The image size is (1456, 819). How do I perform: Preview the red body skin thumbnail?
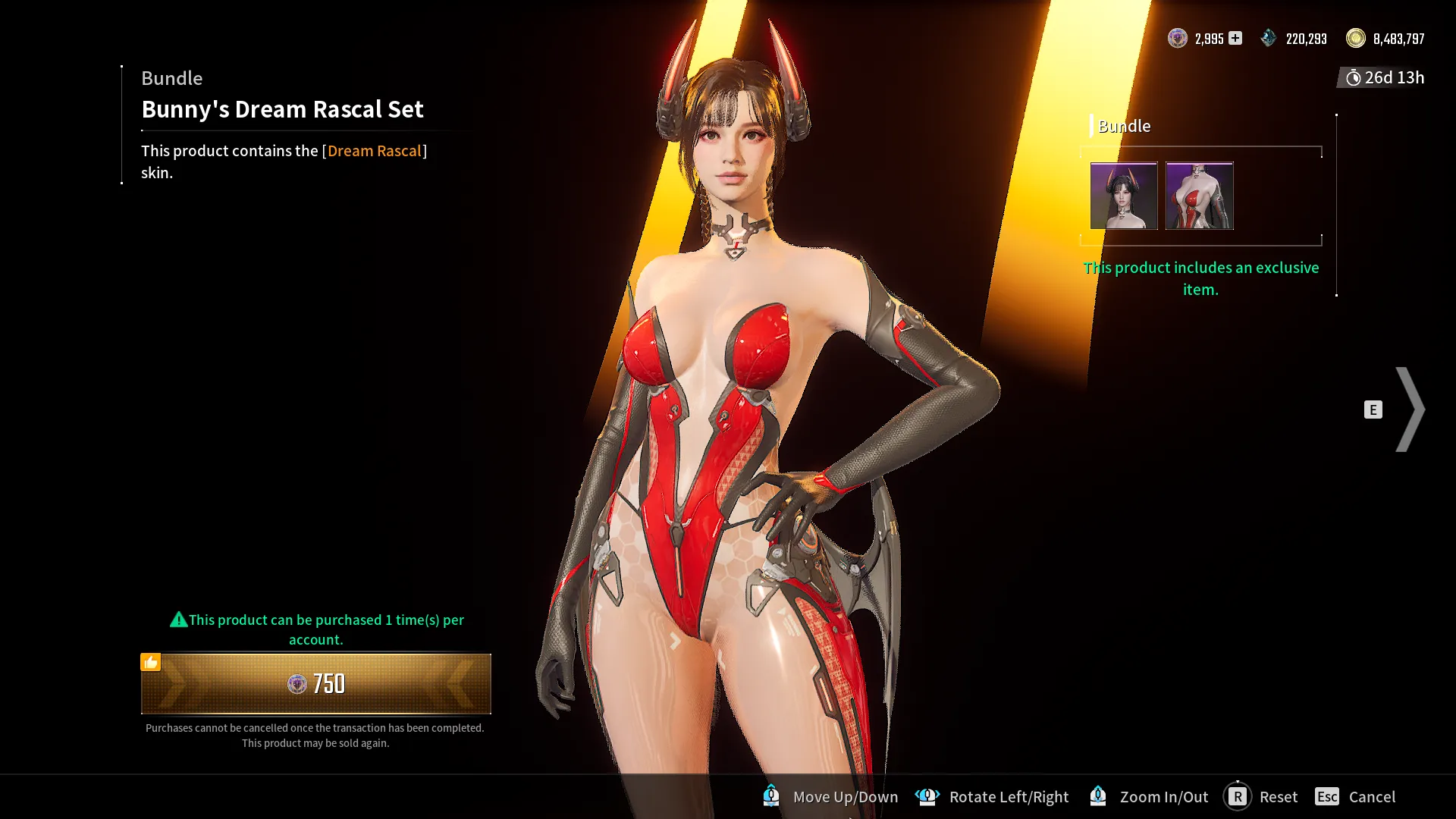pyautogui.click(x=1199, y=196)
